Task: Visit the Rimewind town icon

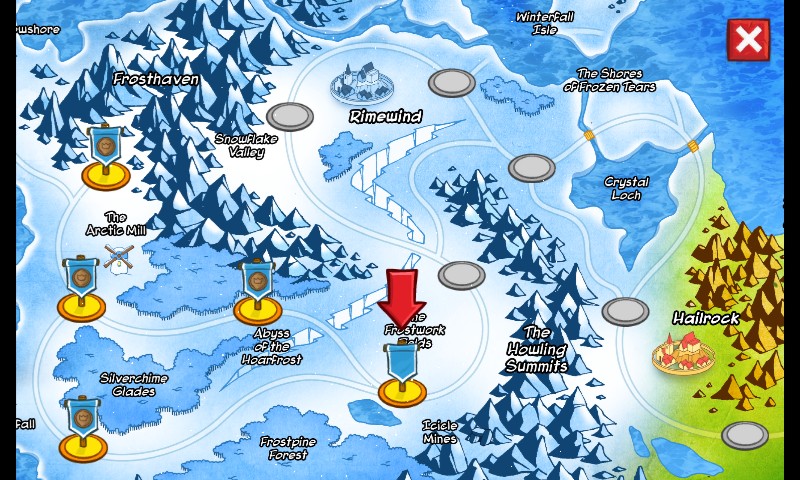Action: [361, 82]
